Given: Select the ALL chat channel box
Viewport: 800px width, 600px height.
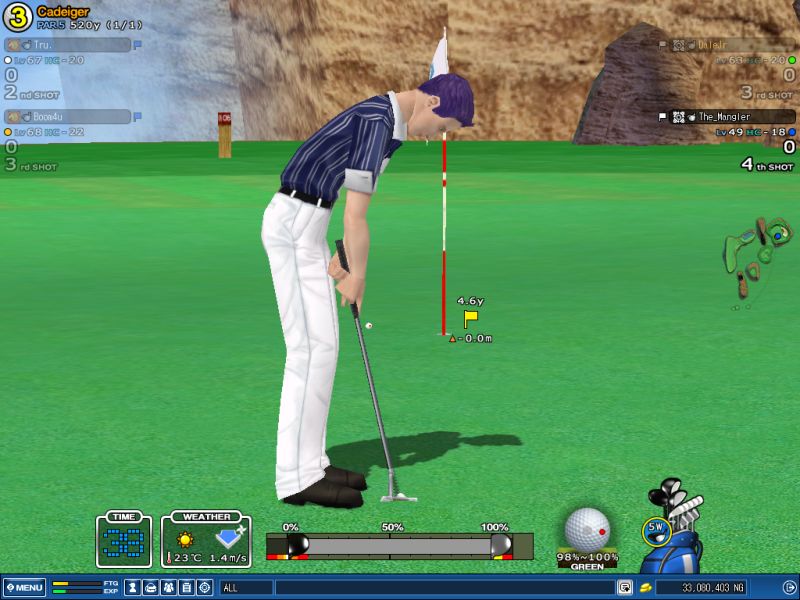Looking at the screenshot, I should pyautogui.click(x=245, y=587).
